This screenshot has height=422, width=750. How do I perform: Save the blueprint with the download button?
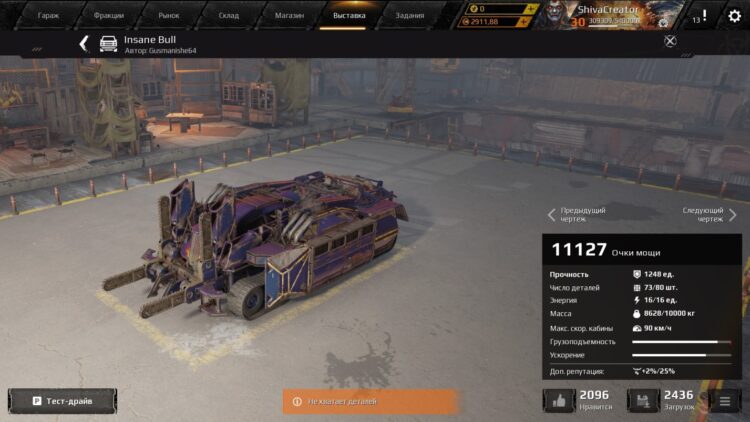(643, 401)
